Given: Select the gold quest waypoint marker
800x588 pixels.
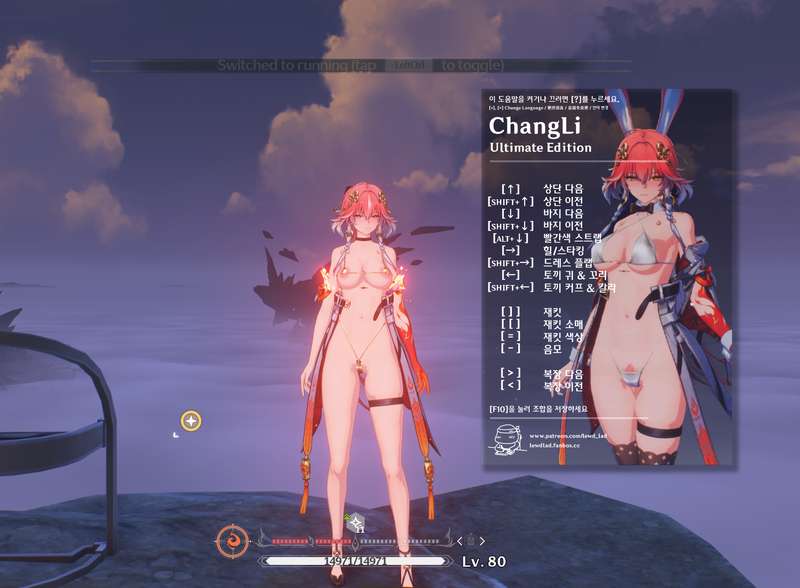Looking at the screenshot, I should 191,421.
